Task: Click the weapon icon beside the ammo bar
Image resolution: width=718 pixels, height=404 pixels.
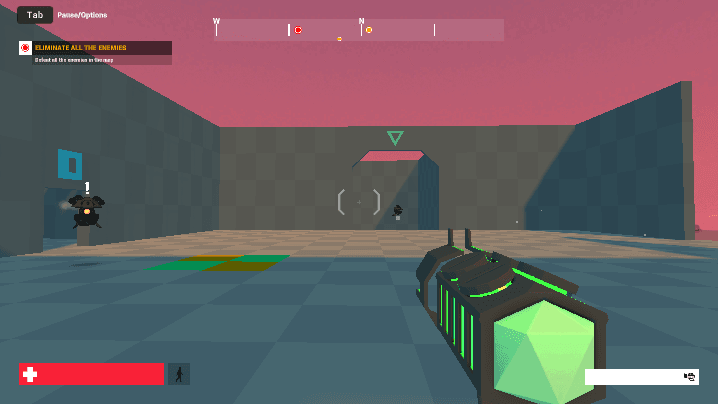Action: (x=690, y=377)
